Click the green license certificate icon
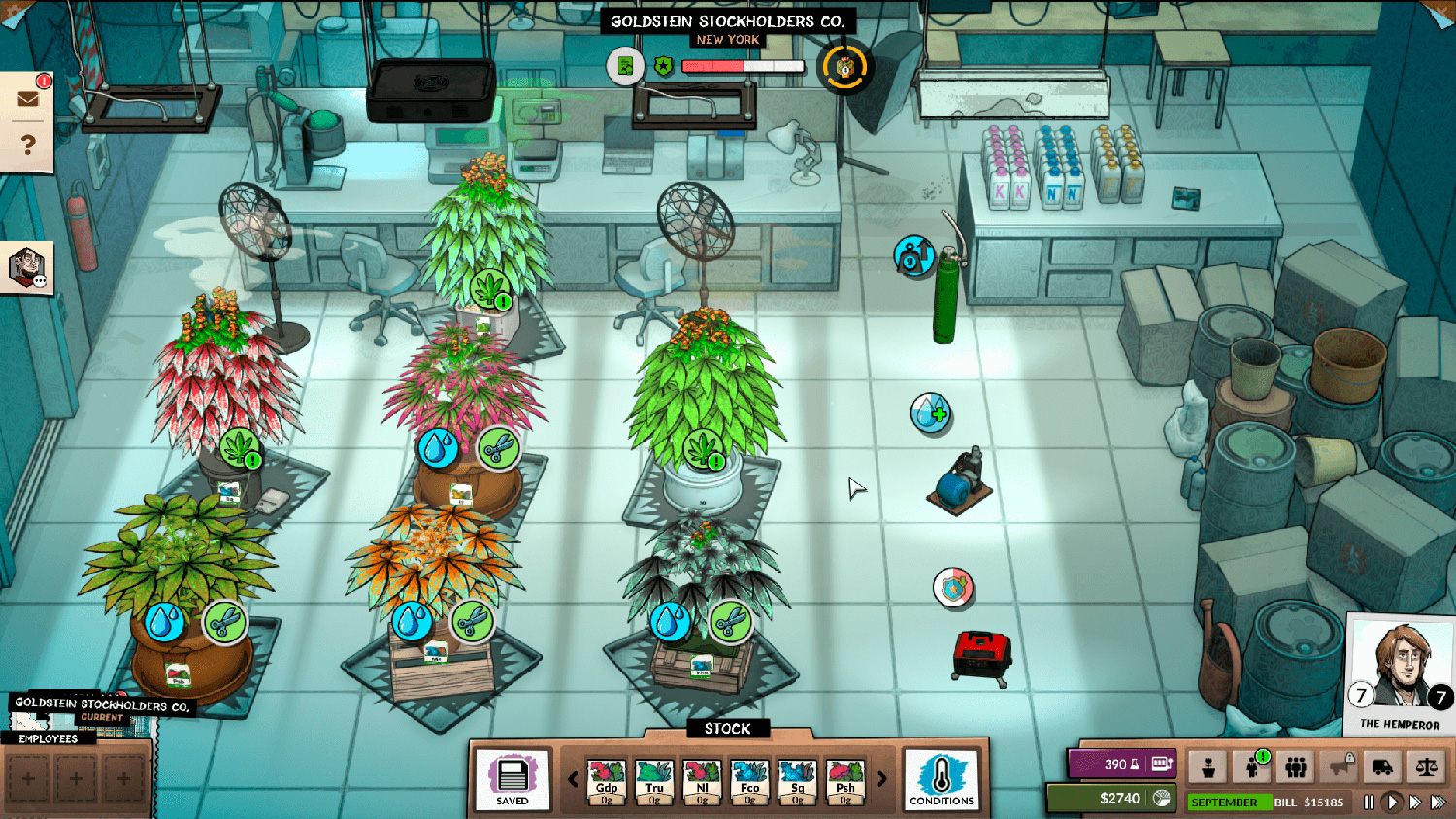Image resolution: width=1456 pixels, height=819 pixels. tap(625, 66)
